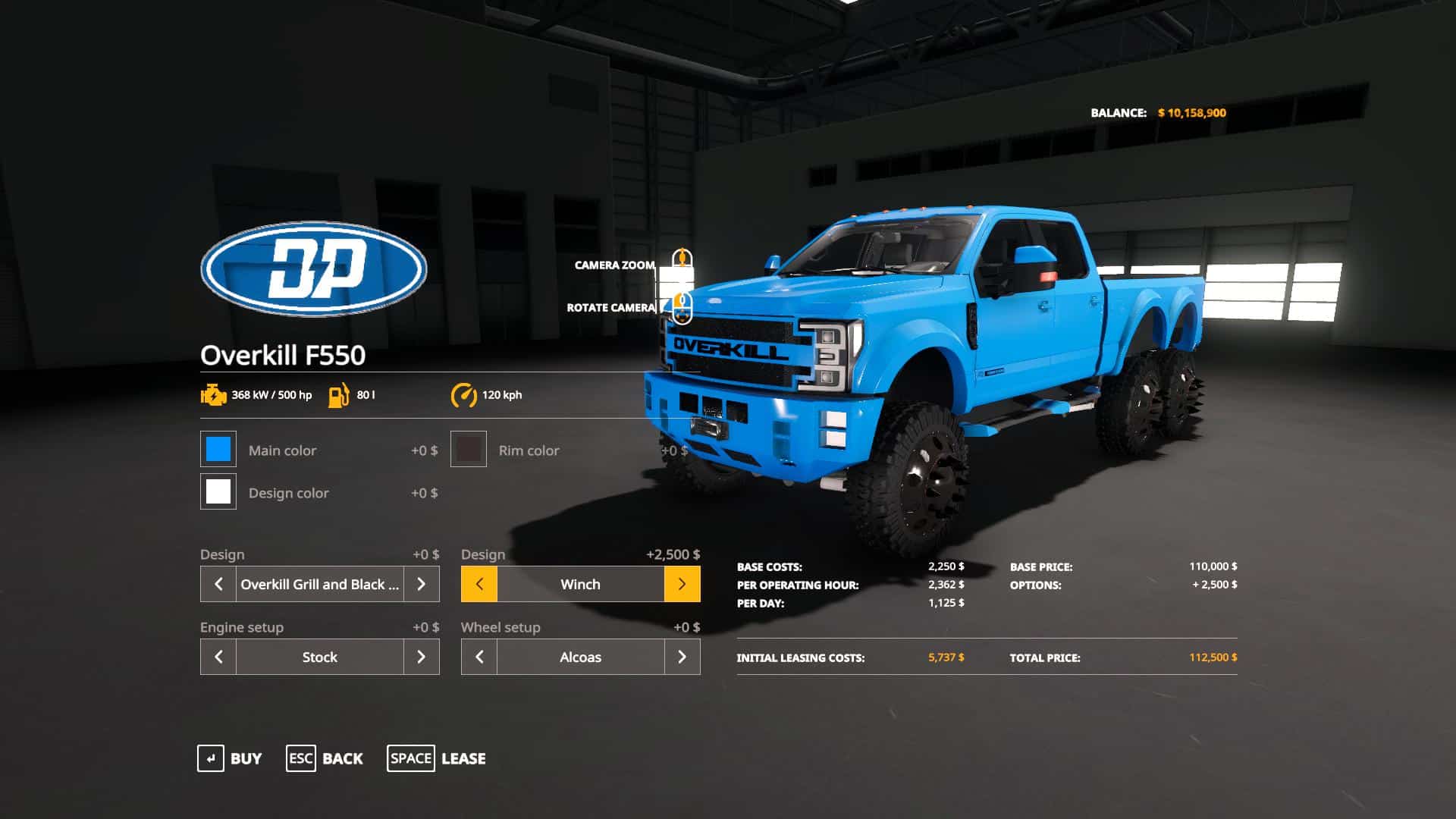This screenshot has height=819, width=1456.
Task: Open the white Design color swatch
Action: coord(218,492)
